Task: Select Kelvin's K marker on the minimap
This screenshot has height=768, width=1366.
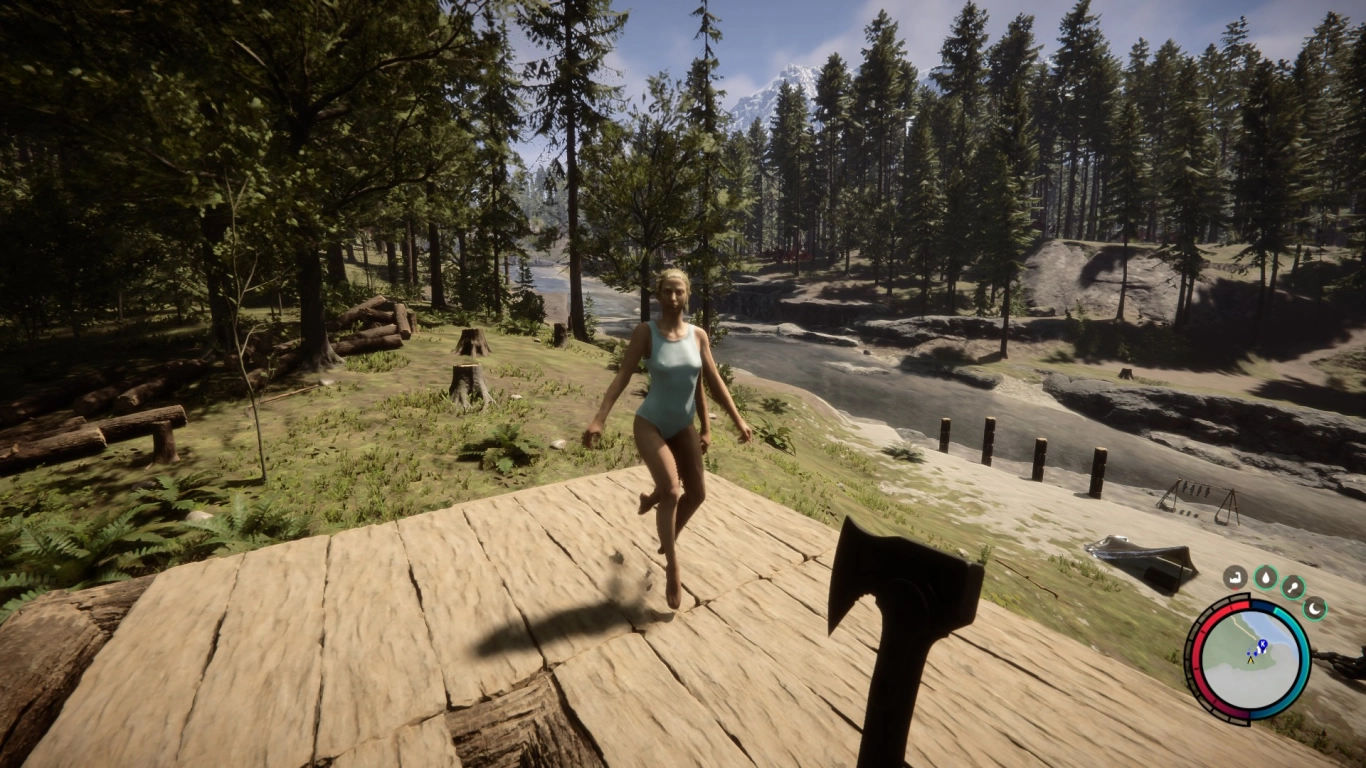Action: click(x=1262, y=644)
